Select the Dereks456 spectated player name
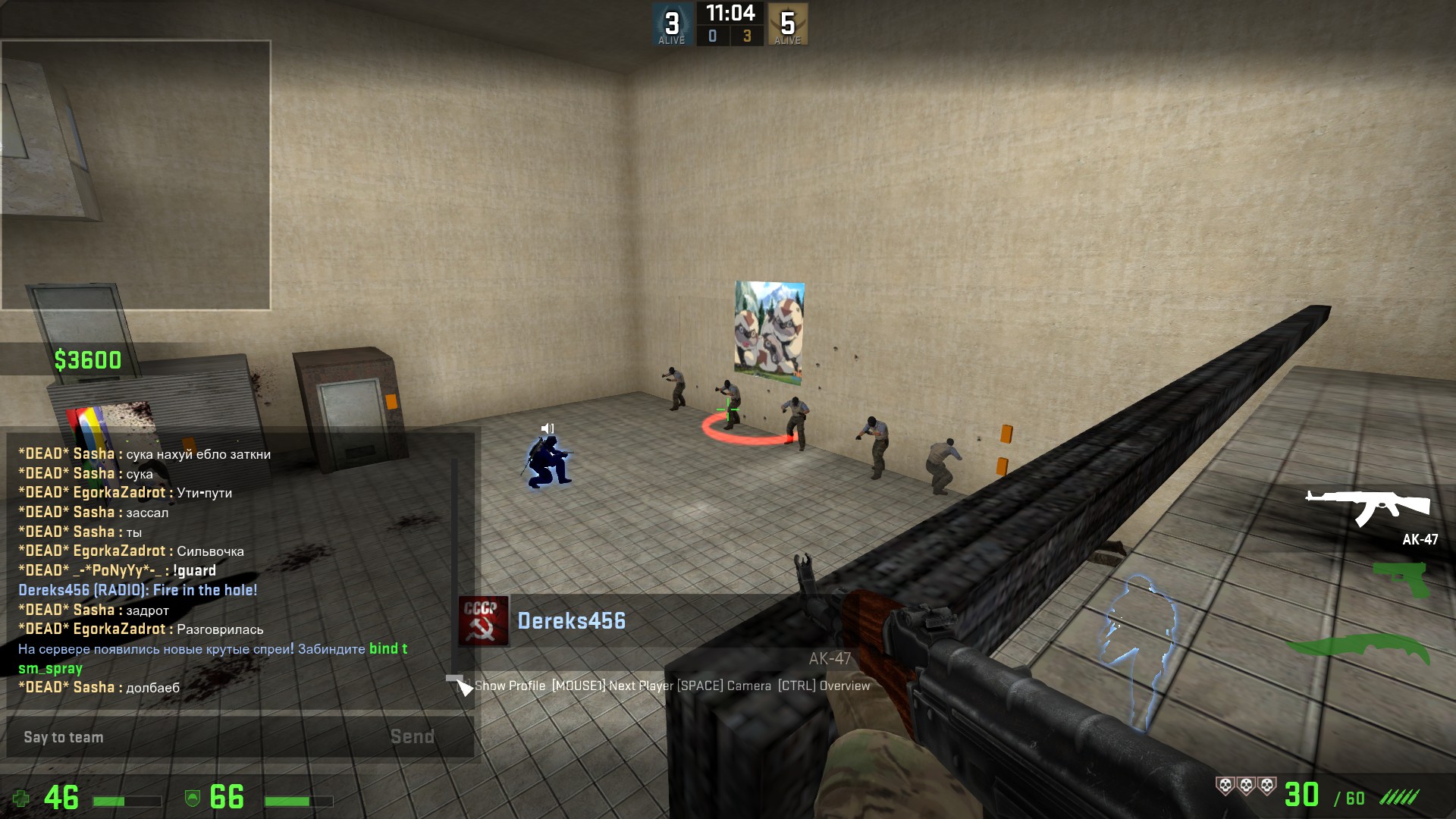1456x819 pixels. [571, 621]
